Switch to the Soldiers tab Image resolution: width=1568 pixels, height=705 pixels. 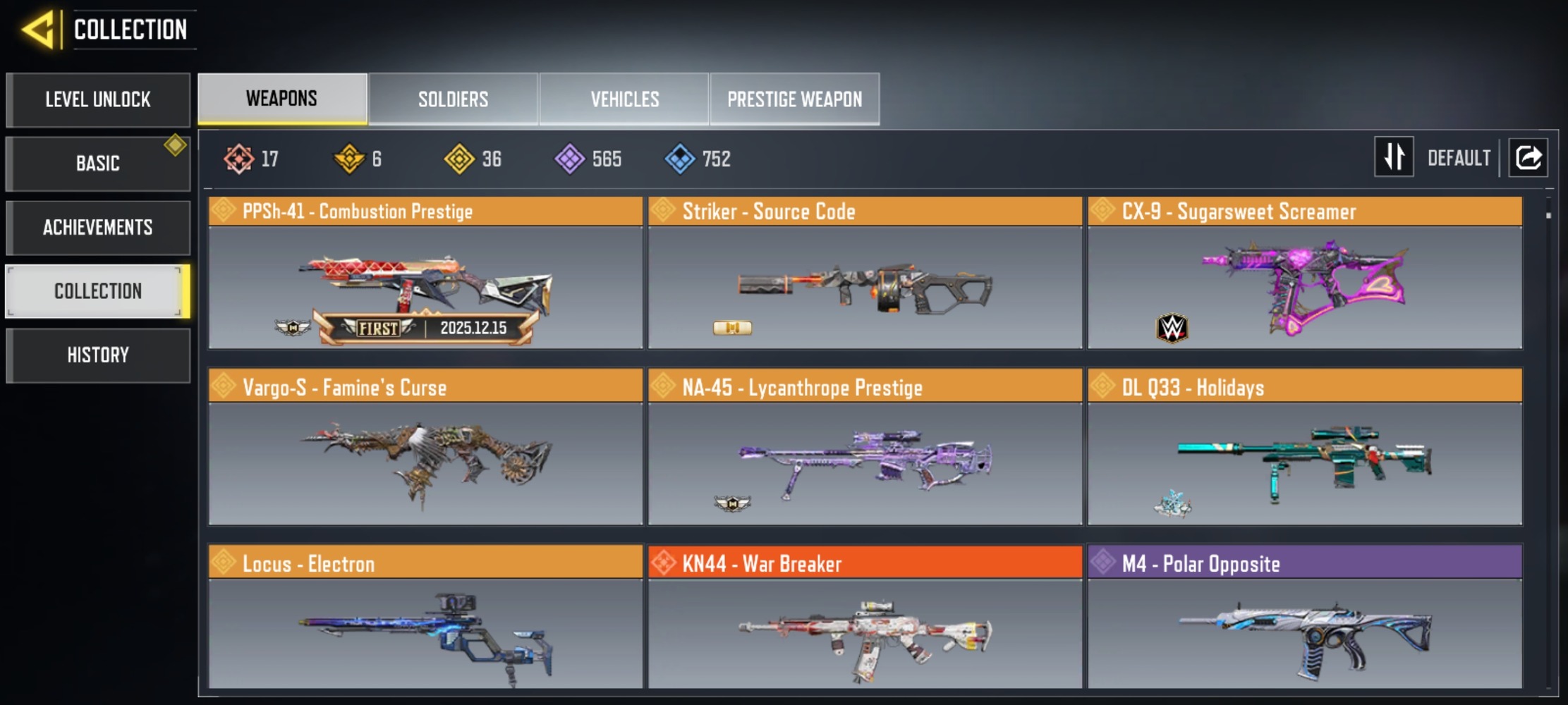point(453,99)
